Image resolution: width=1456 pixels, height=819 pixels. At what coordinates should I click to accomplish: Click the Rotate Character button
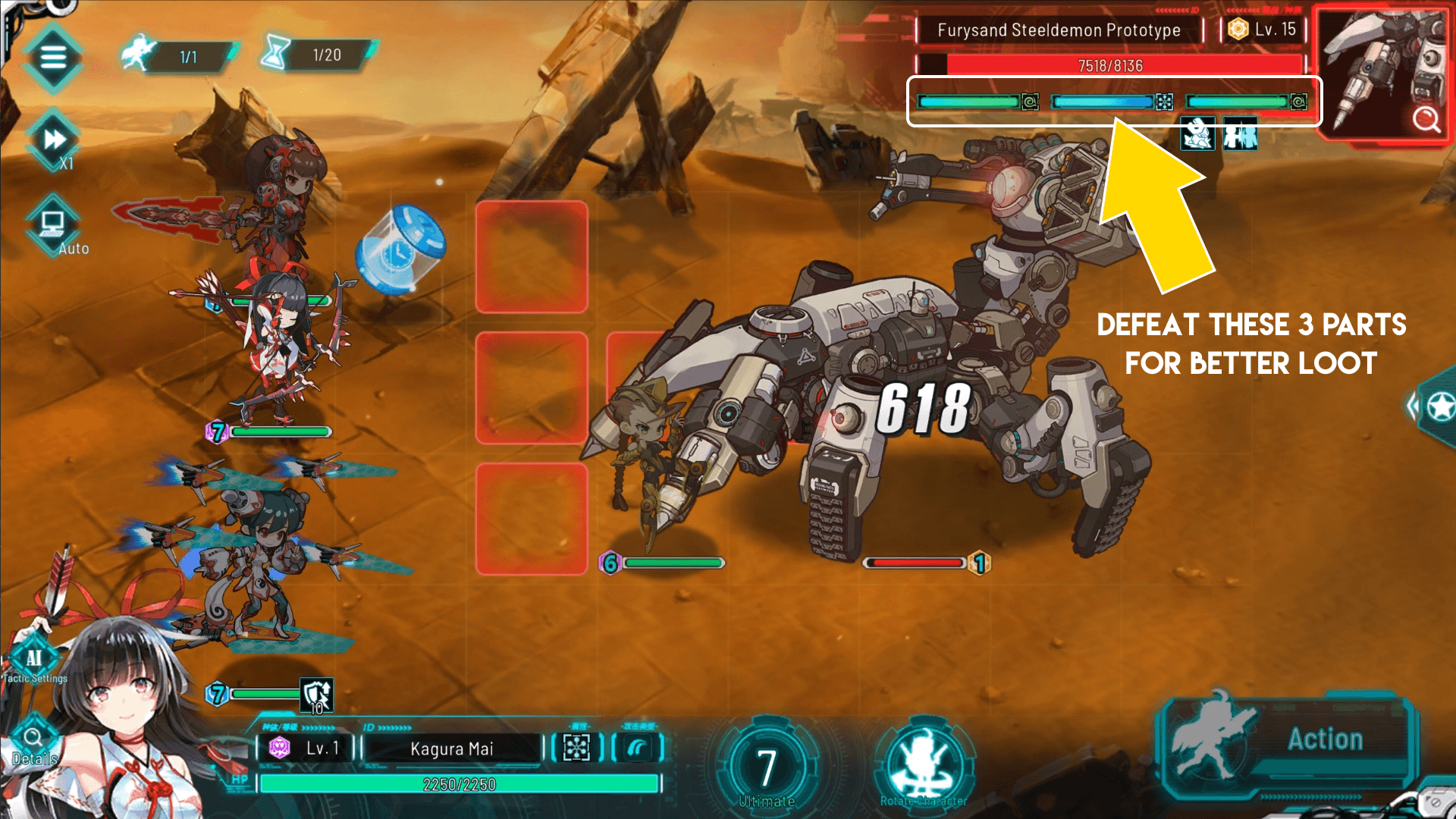click(923, 766)
